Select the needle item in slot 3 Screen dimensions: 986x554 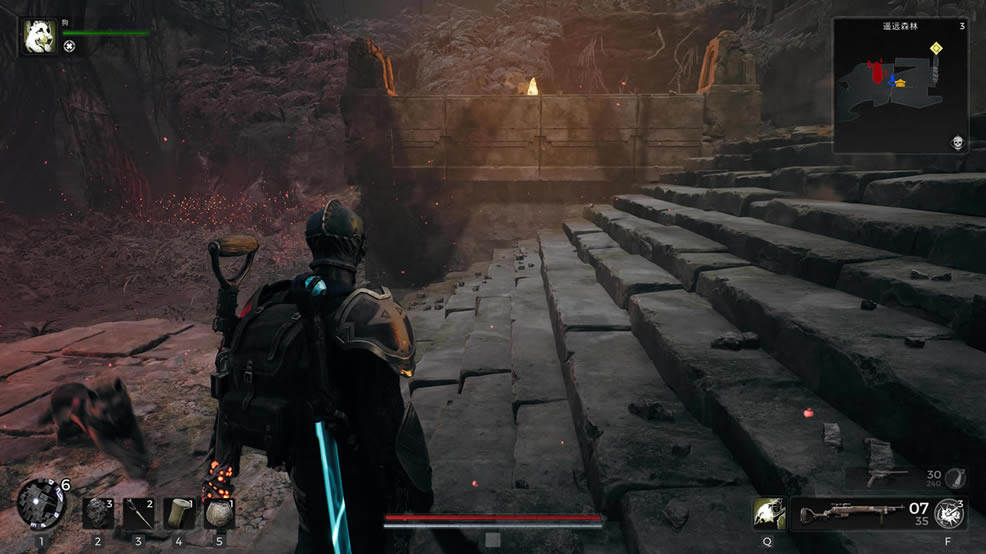tap(138, 513)
